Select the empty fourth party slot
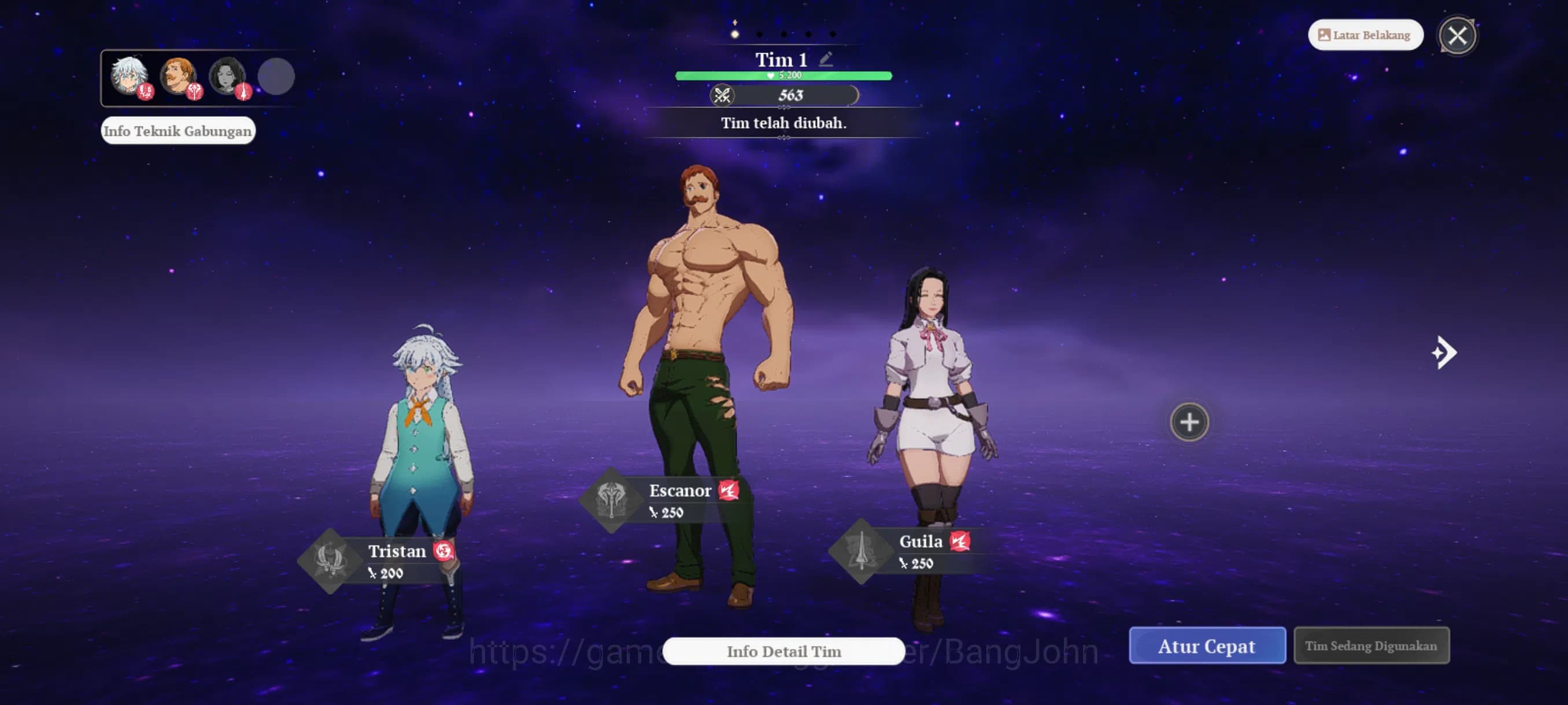The image size is (1568, 705). point(279,76)
